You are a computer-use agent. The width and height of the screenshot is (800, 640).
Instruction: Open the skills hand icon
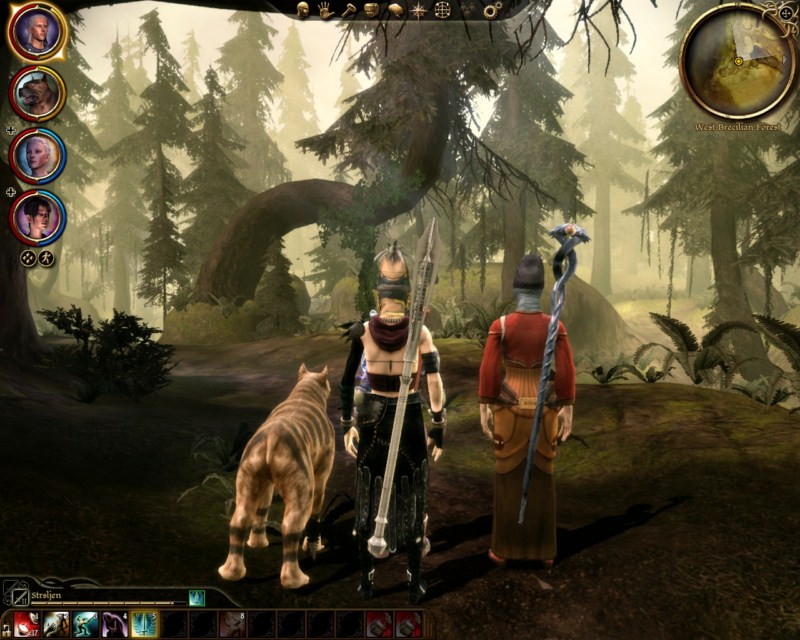click(326, 9)
